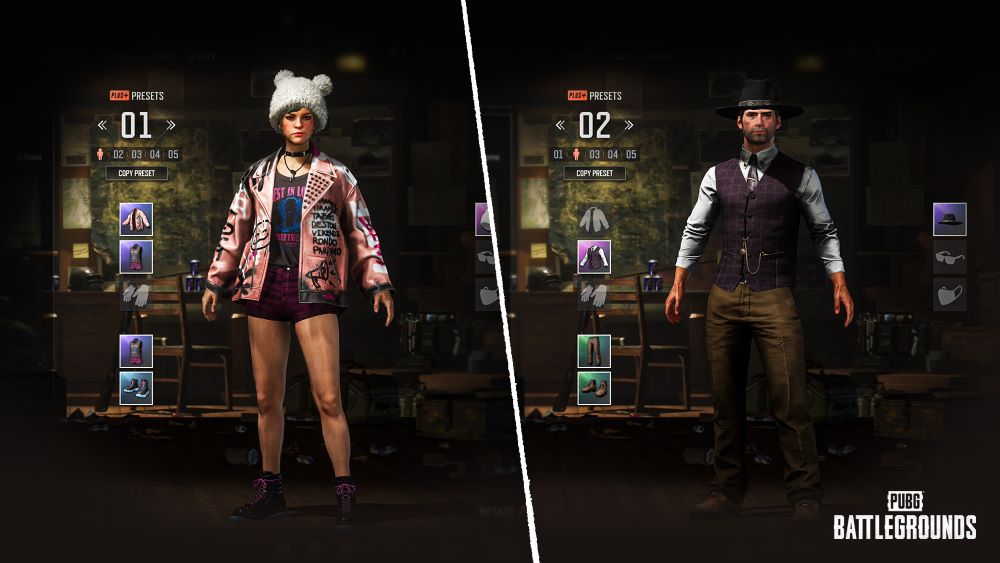This screenshot has height=563, width=1000.
Task: Switch to preset tab 01 beneath preset 02
Action: [x=558, y=154]
